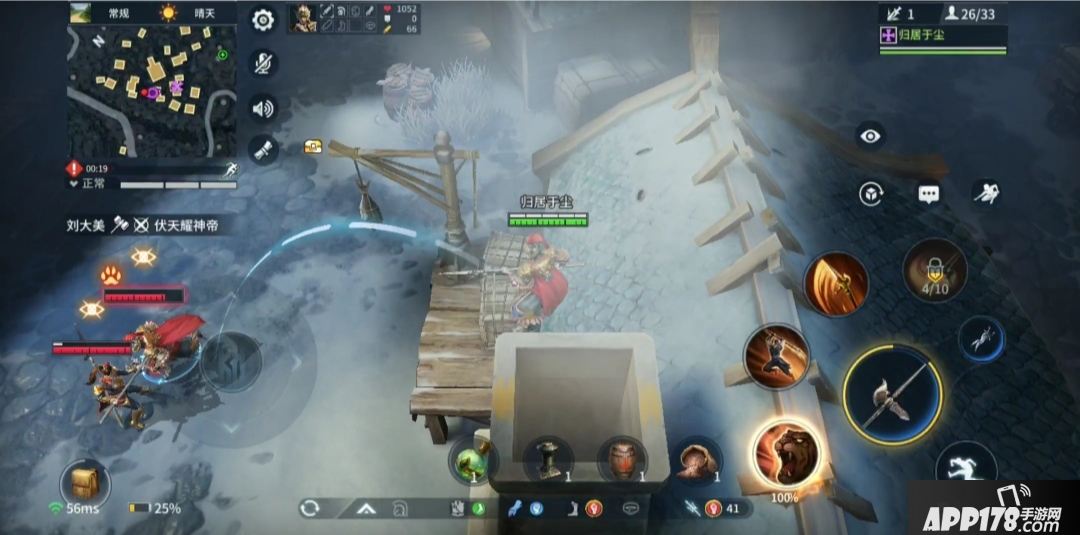Screen dimensions: 1080x535
Task: Open the character portrait equipment panel
Action: (x=302, y=18)
